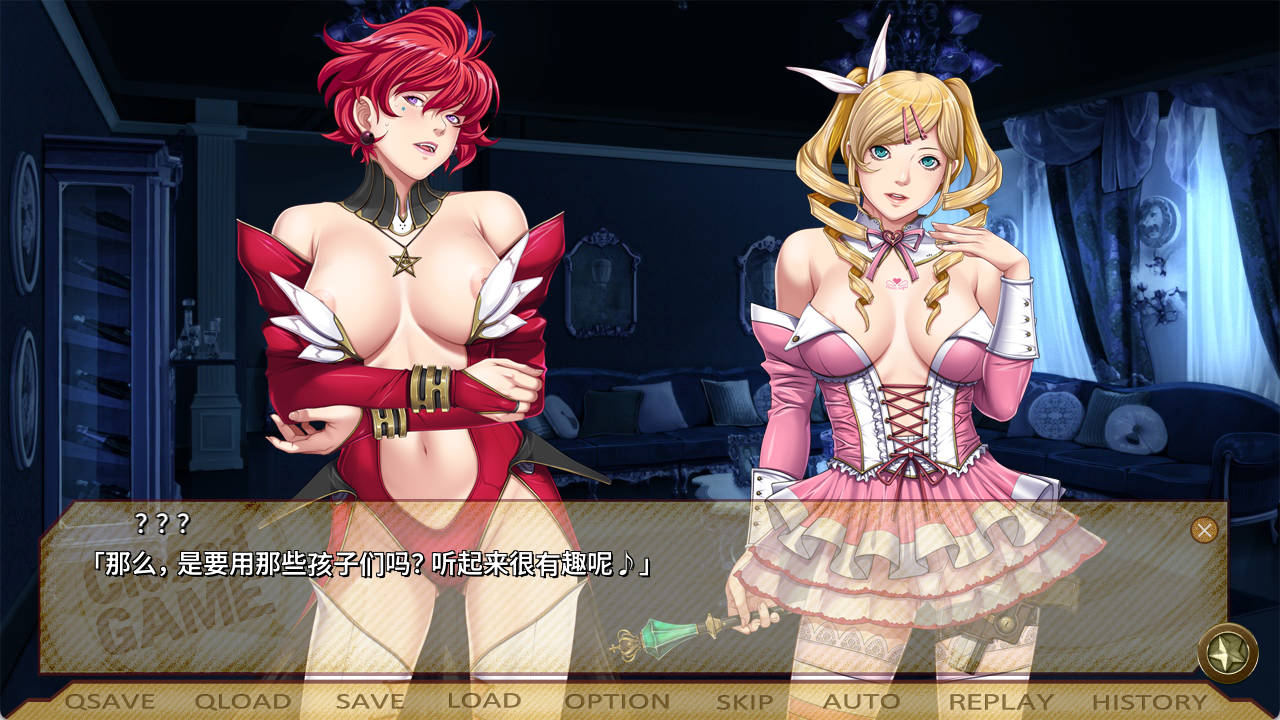The height and width of the screenshot is (720, 1280).
Task: Click the round gold star button
Action: click(1227, 653)
